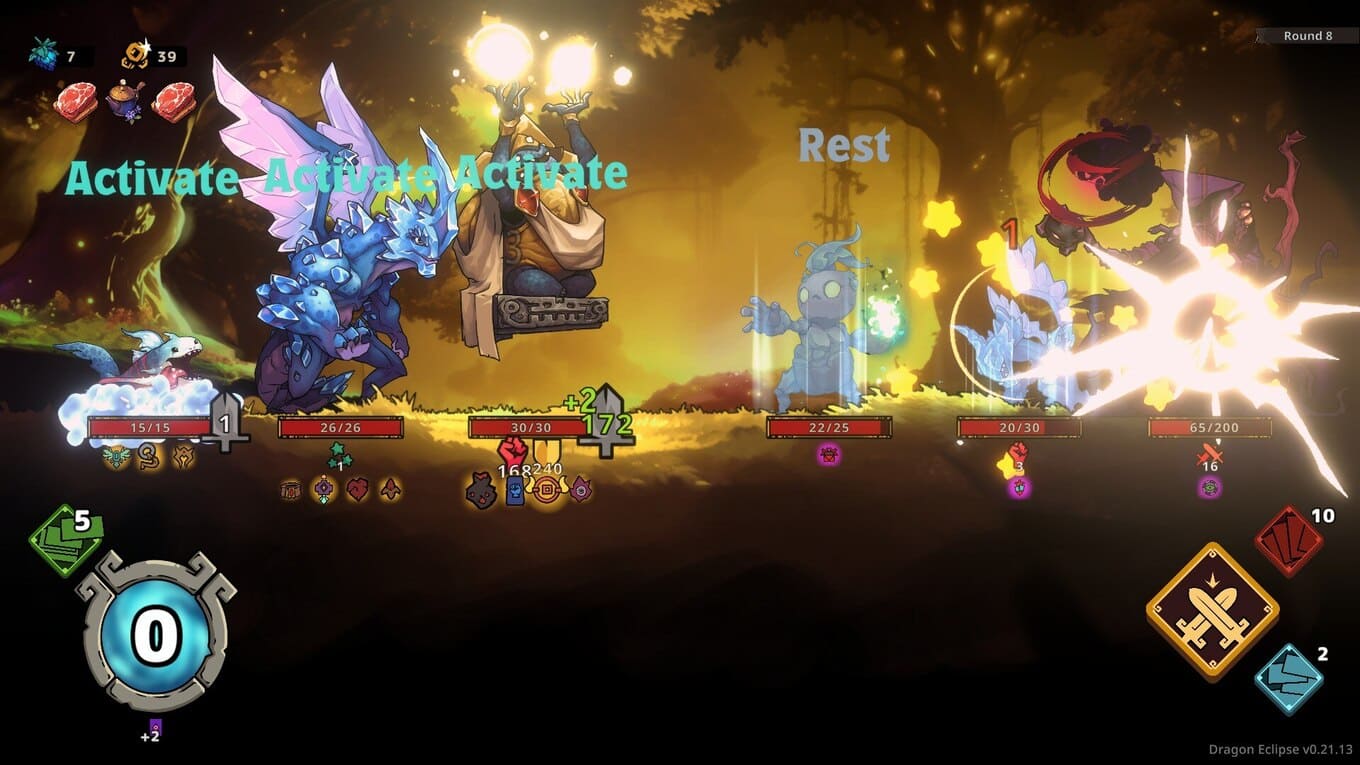Image resolution: width=1360 pixels, height=765 pixels.
Task: Inspect the red fist buff icon
Action: pos(512,451)
